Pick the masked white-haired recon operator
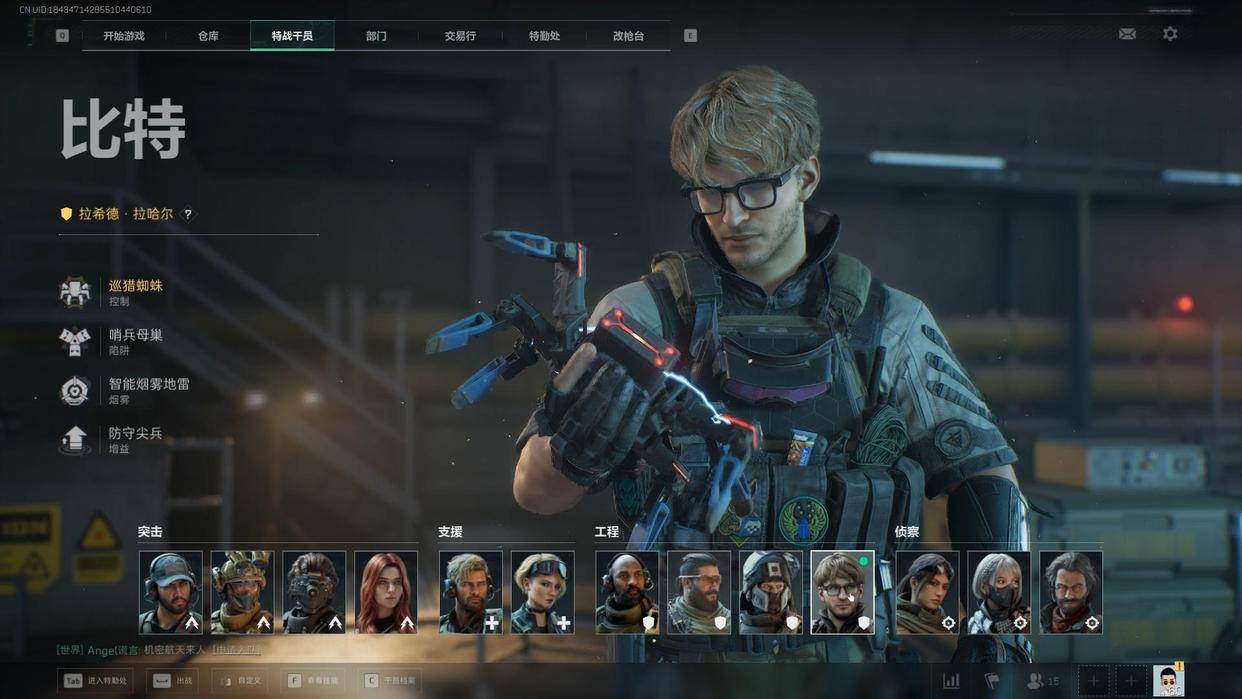Image resolution: width=1242 pixels, height=699 pixels. 998,592
